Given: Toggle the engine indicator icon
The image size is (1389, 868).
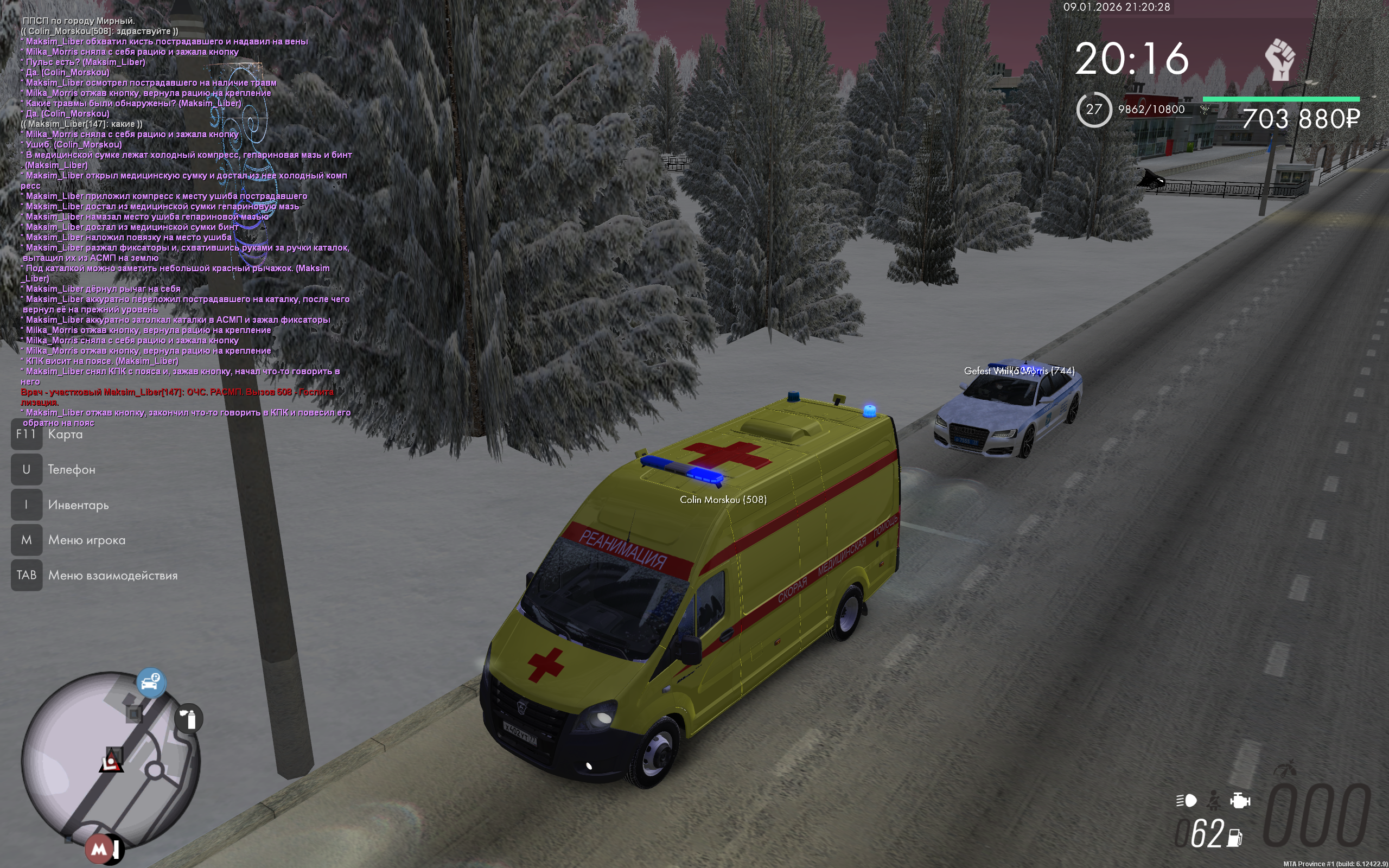Looking at the screenshot, I should tap(1240, 800).
